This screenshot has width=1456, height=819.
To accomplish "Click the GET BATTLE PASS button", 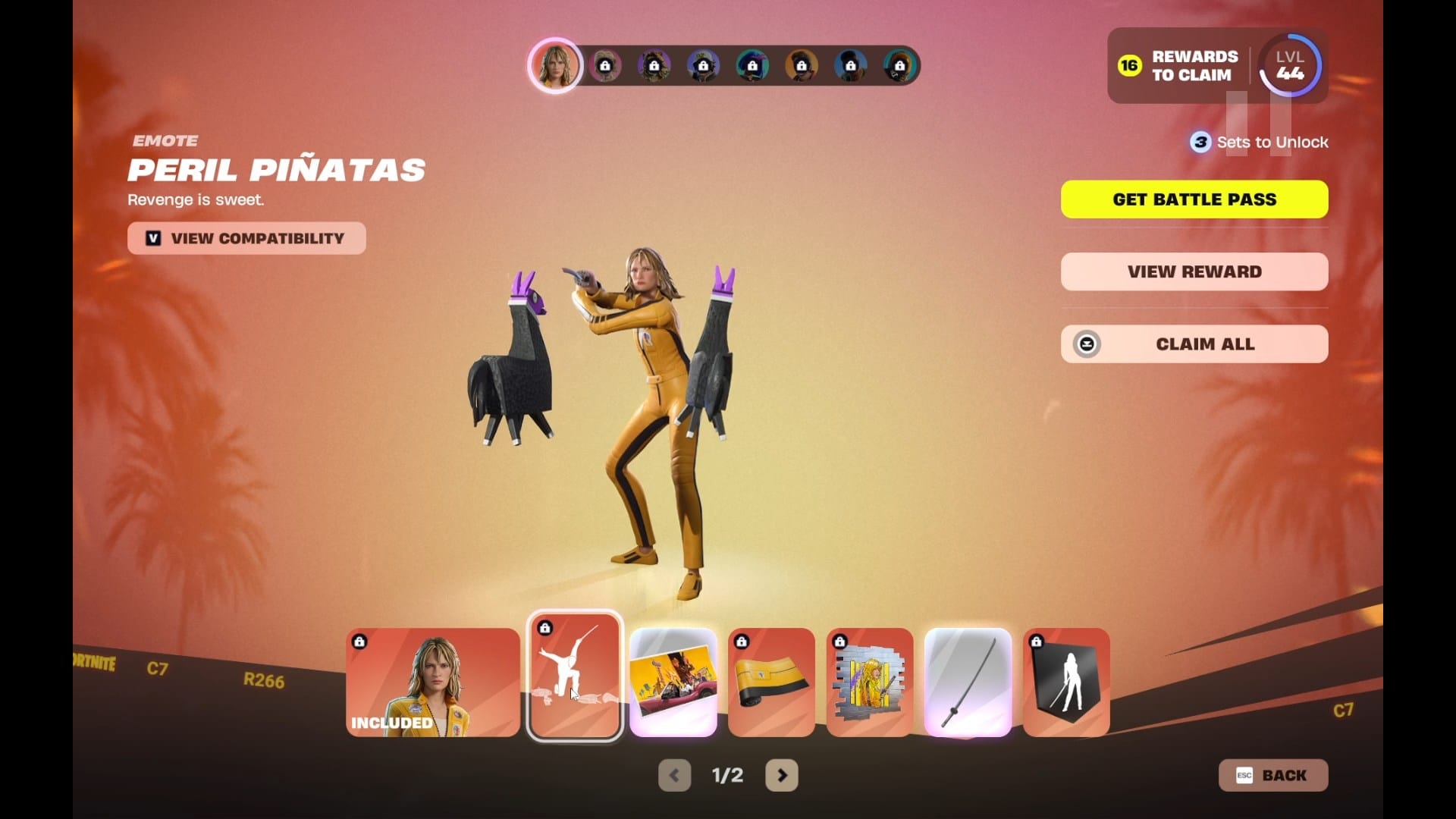I will tap(1194, 199).
